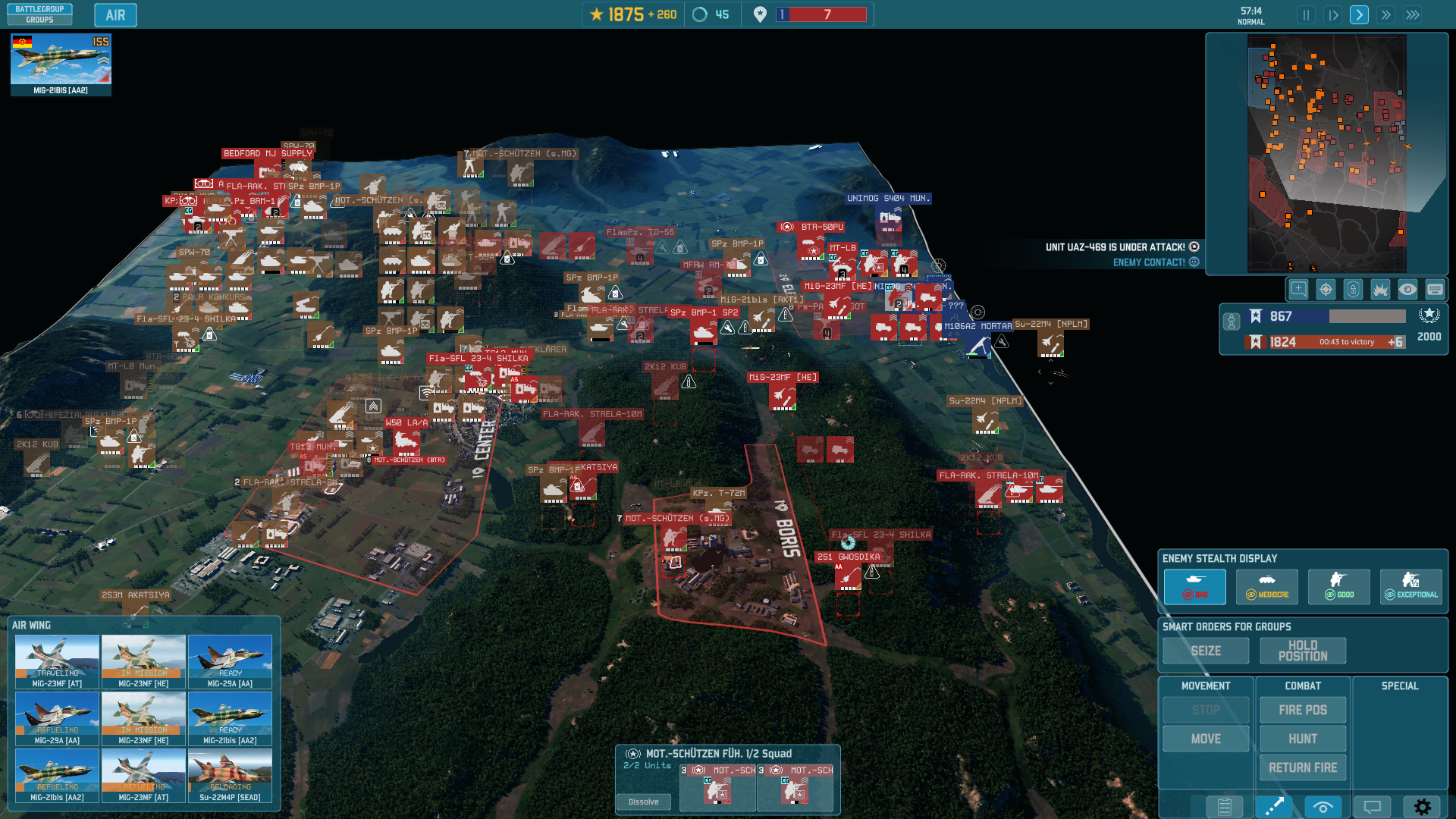Activate the Hunt combat order
The image size is (1456, 819).
tap(1303, 739)
